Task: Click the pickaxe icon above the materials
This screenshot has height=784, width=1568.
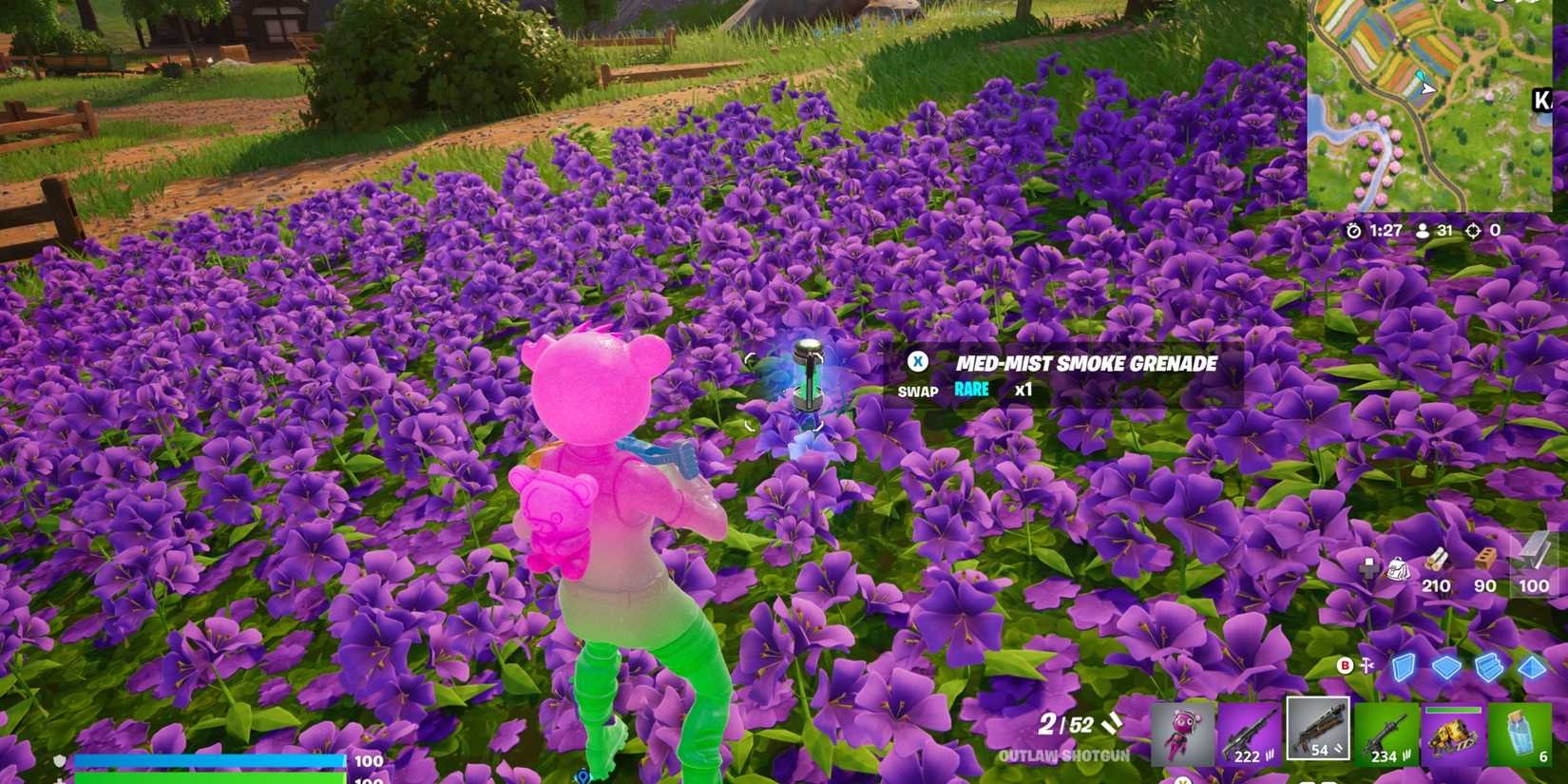Action: pos(1370,566)
